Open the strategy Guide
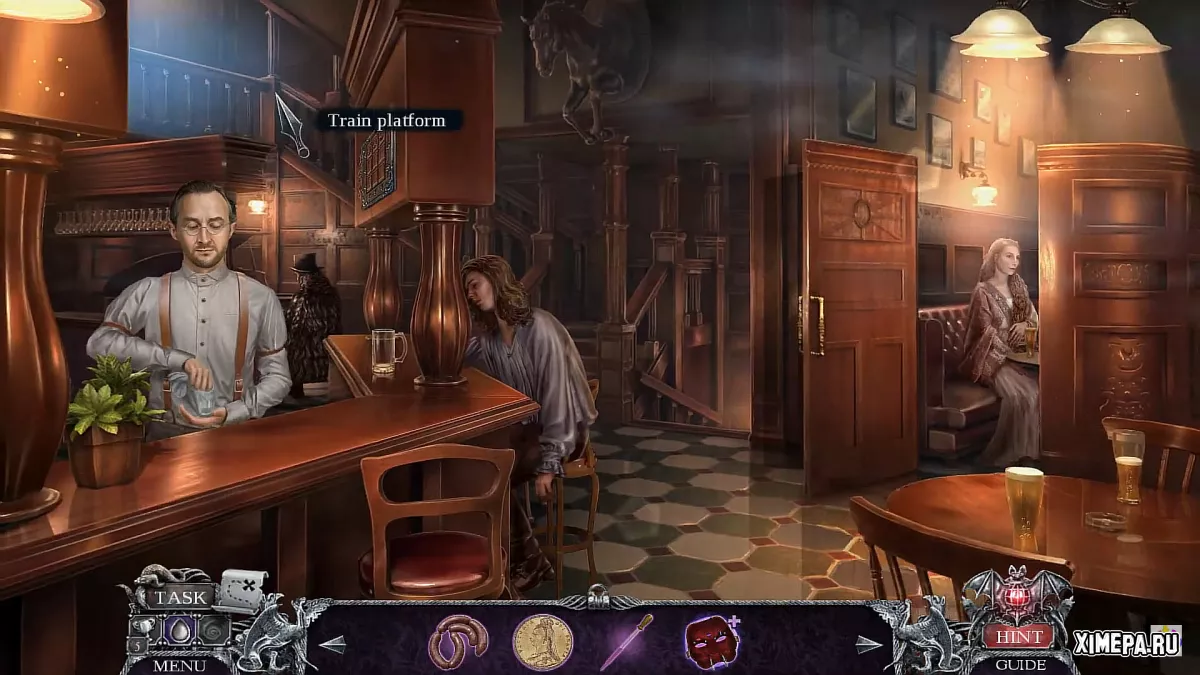 tap(1020, 664)
